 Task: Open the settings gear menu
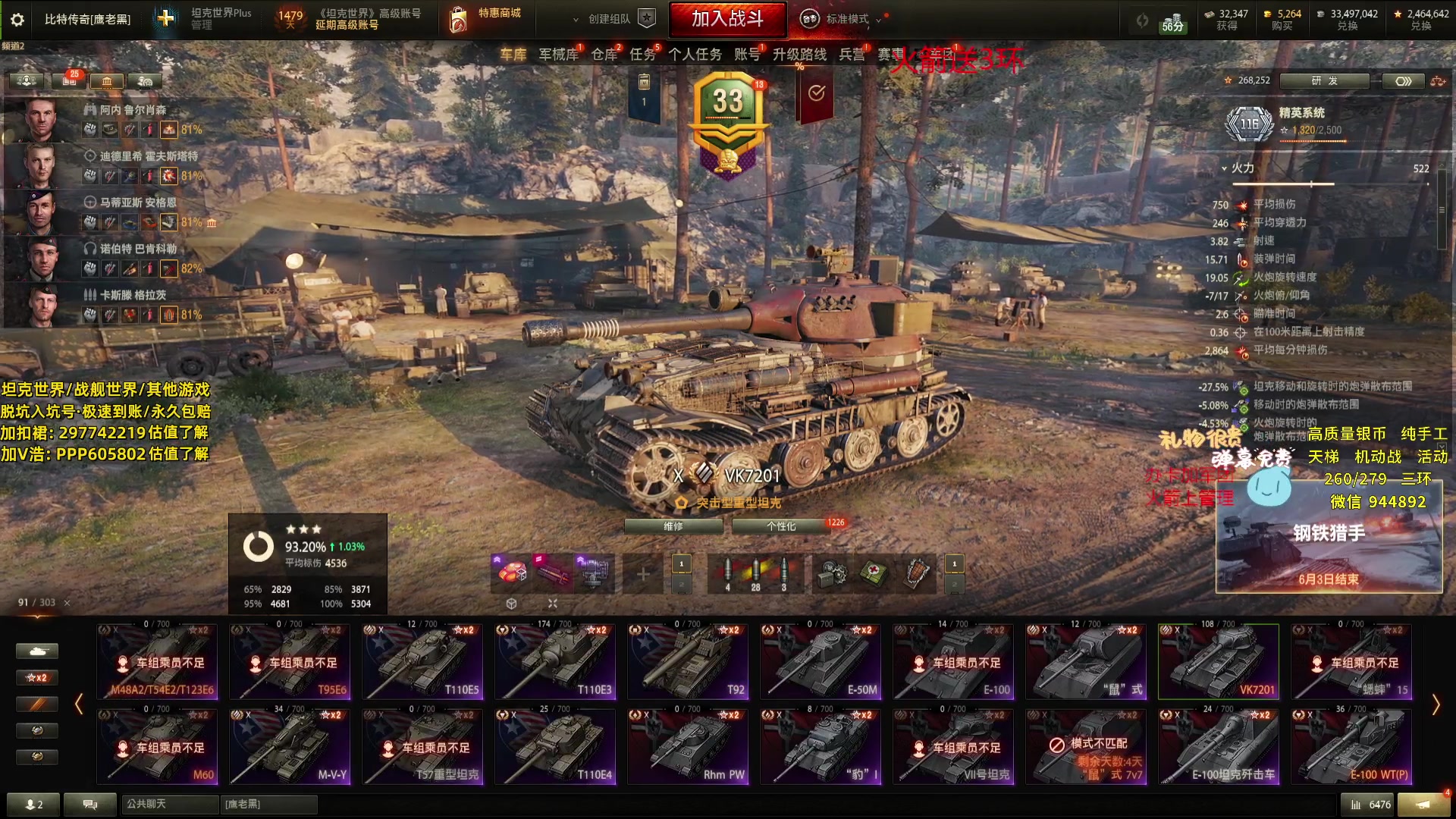coord(17,20)
